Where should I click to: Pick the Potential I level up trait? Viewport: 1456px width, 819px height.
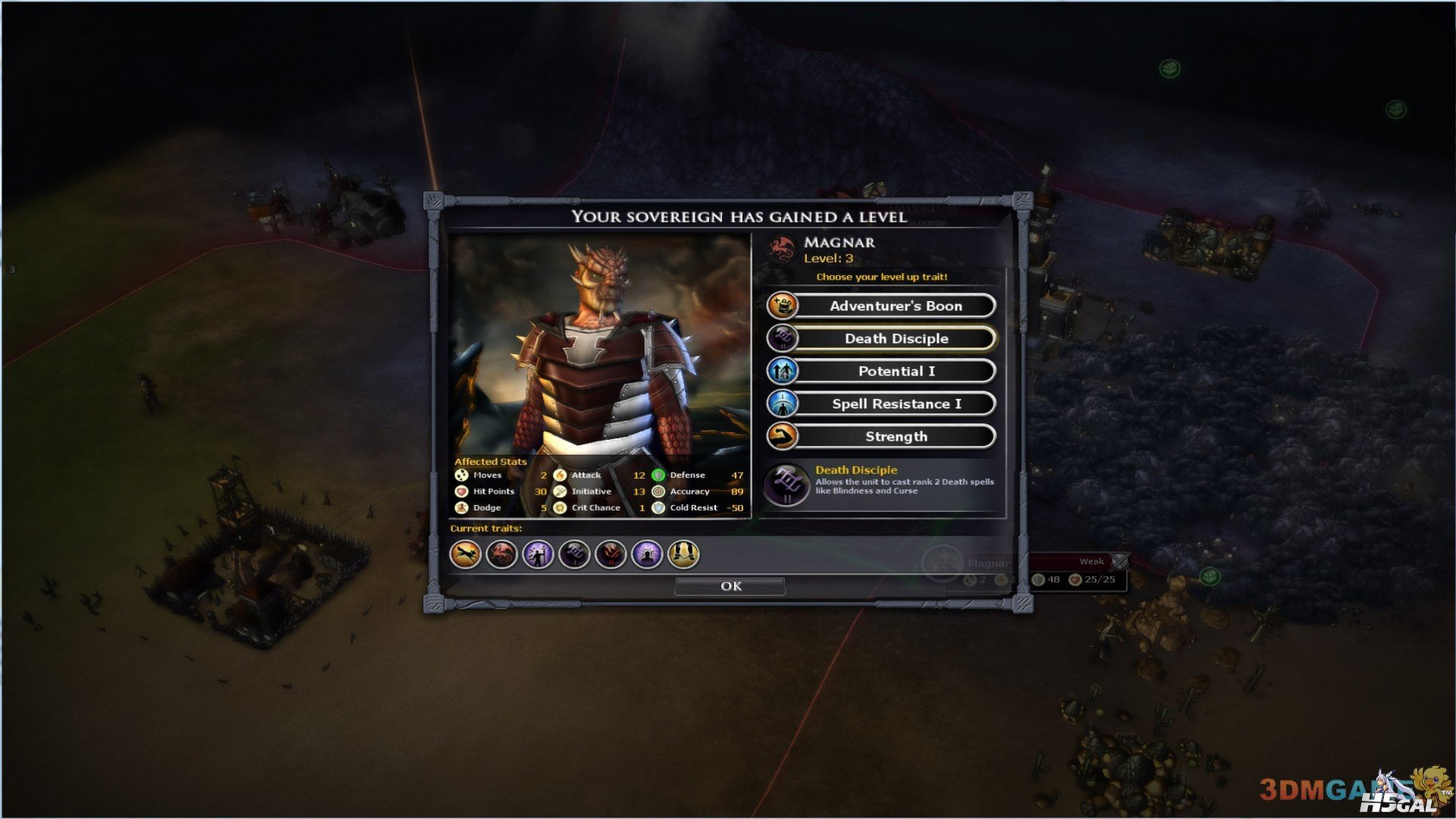895,371
